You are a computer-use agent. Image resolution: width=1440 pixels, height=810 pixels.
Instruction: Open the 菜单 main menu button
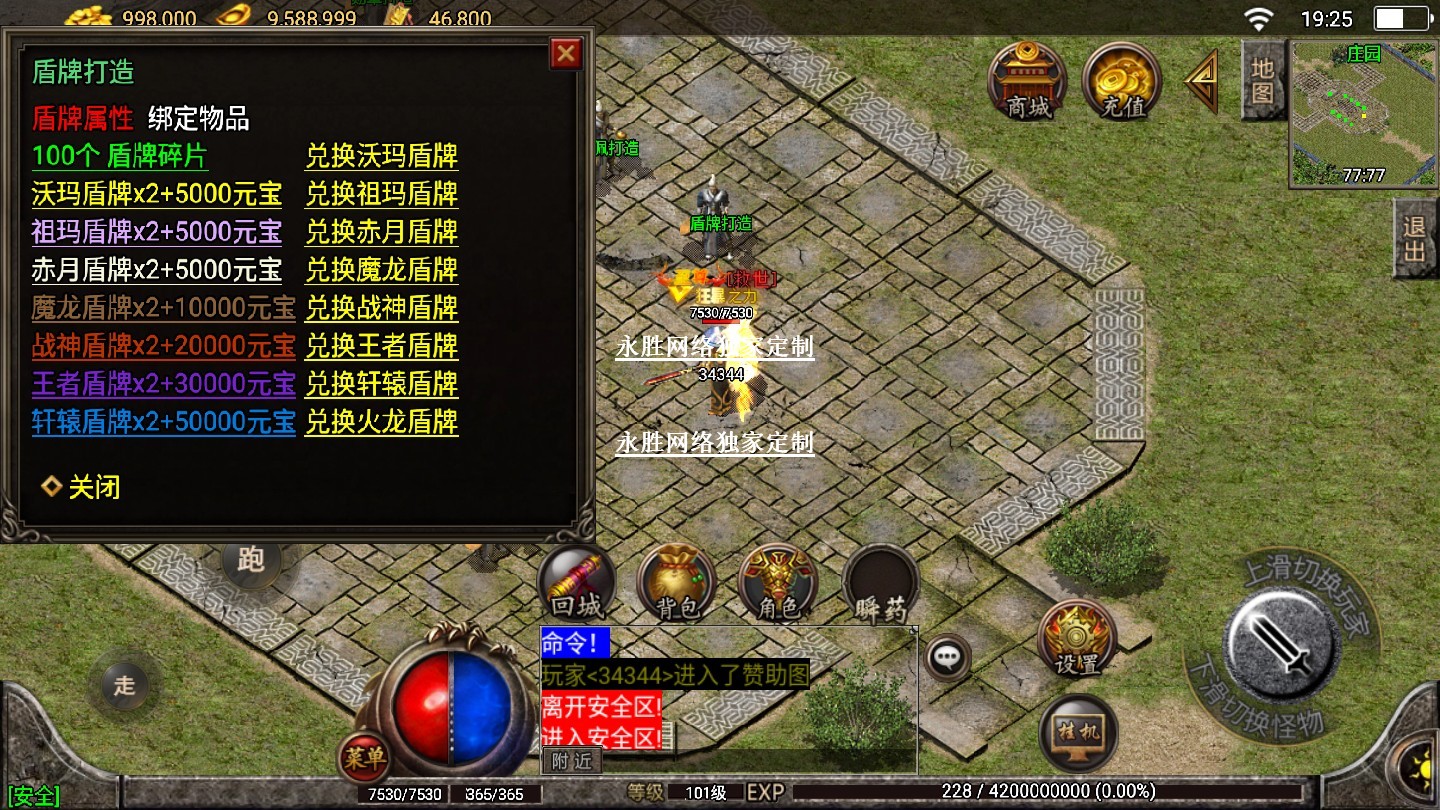363,759
